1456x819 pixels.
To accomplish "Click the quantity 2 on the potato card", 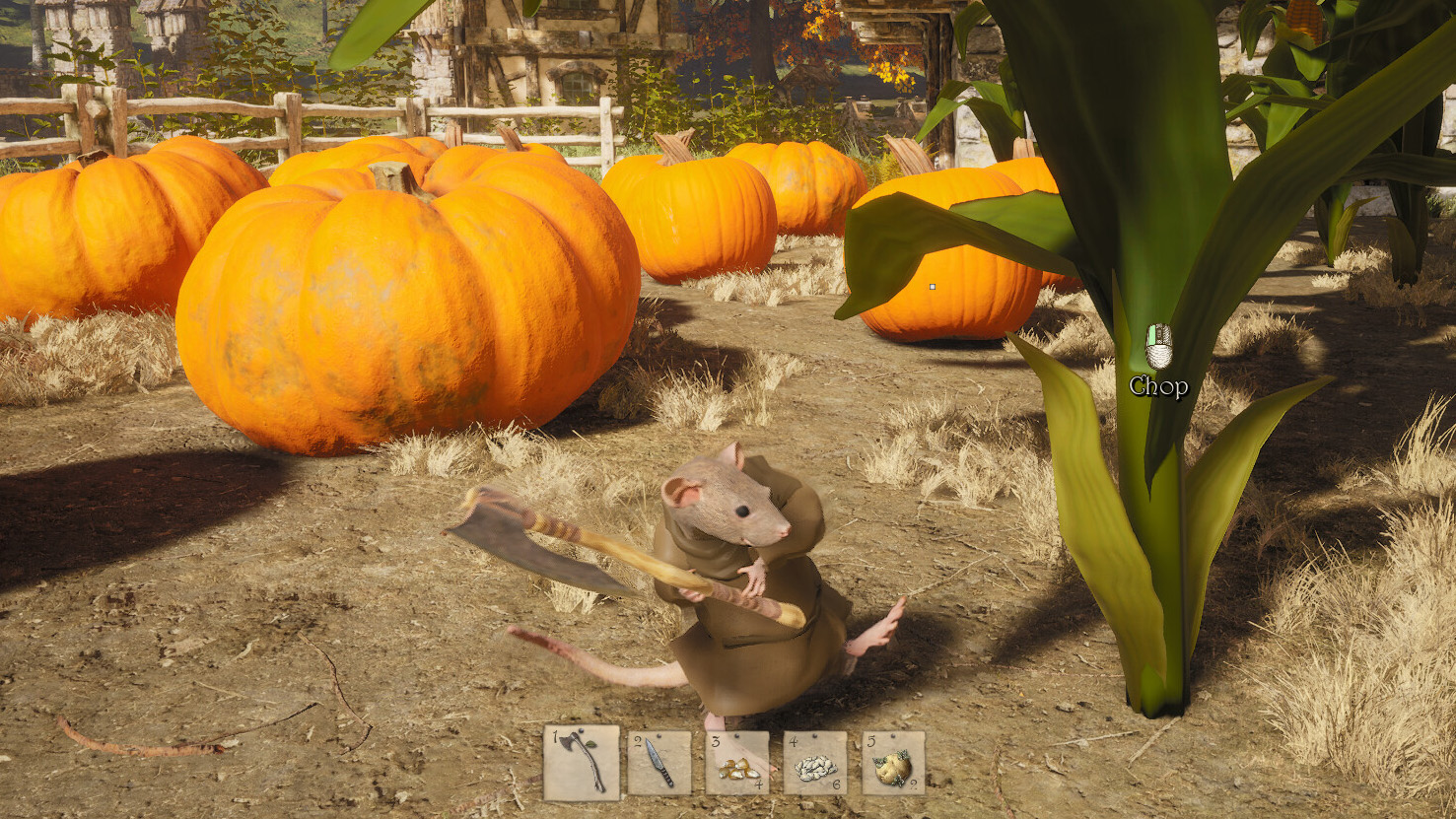I will tap(912, 785).
